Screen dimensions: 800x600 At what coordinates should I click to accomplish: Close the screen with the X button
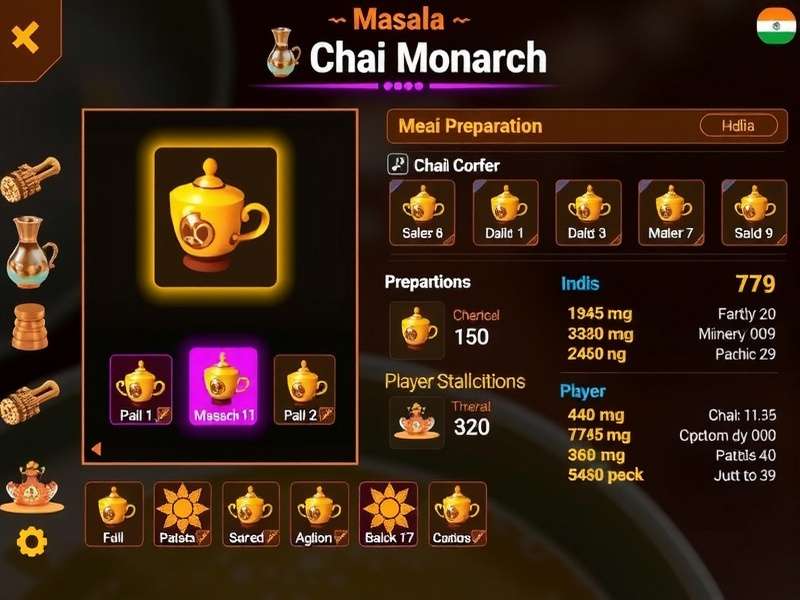[x=25, y=38]
